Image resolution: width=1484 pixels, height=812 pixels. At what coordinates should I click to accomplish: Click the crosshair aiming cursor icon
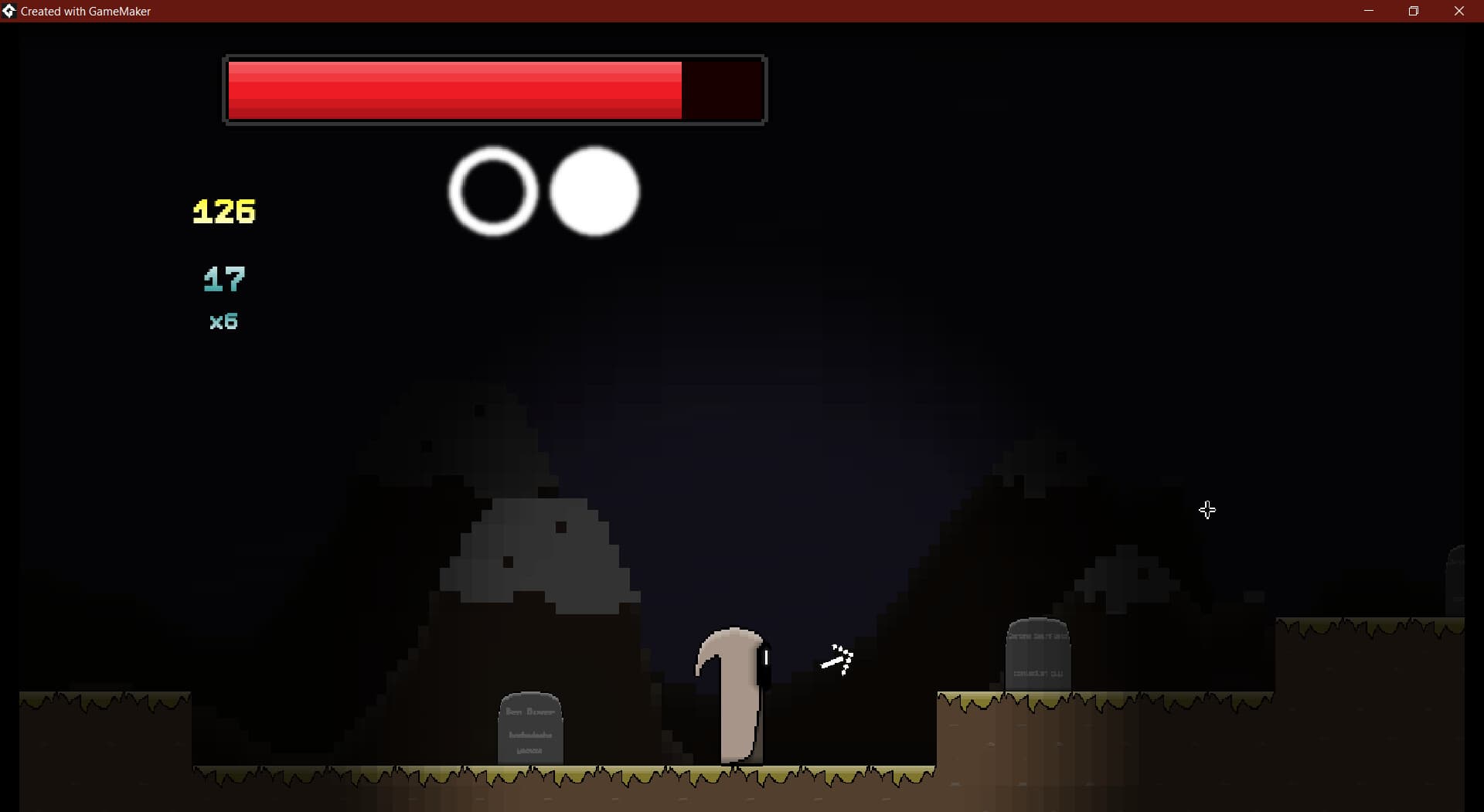pyautogui.click(x=1207, y=510)
